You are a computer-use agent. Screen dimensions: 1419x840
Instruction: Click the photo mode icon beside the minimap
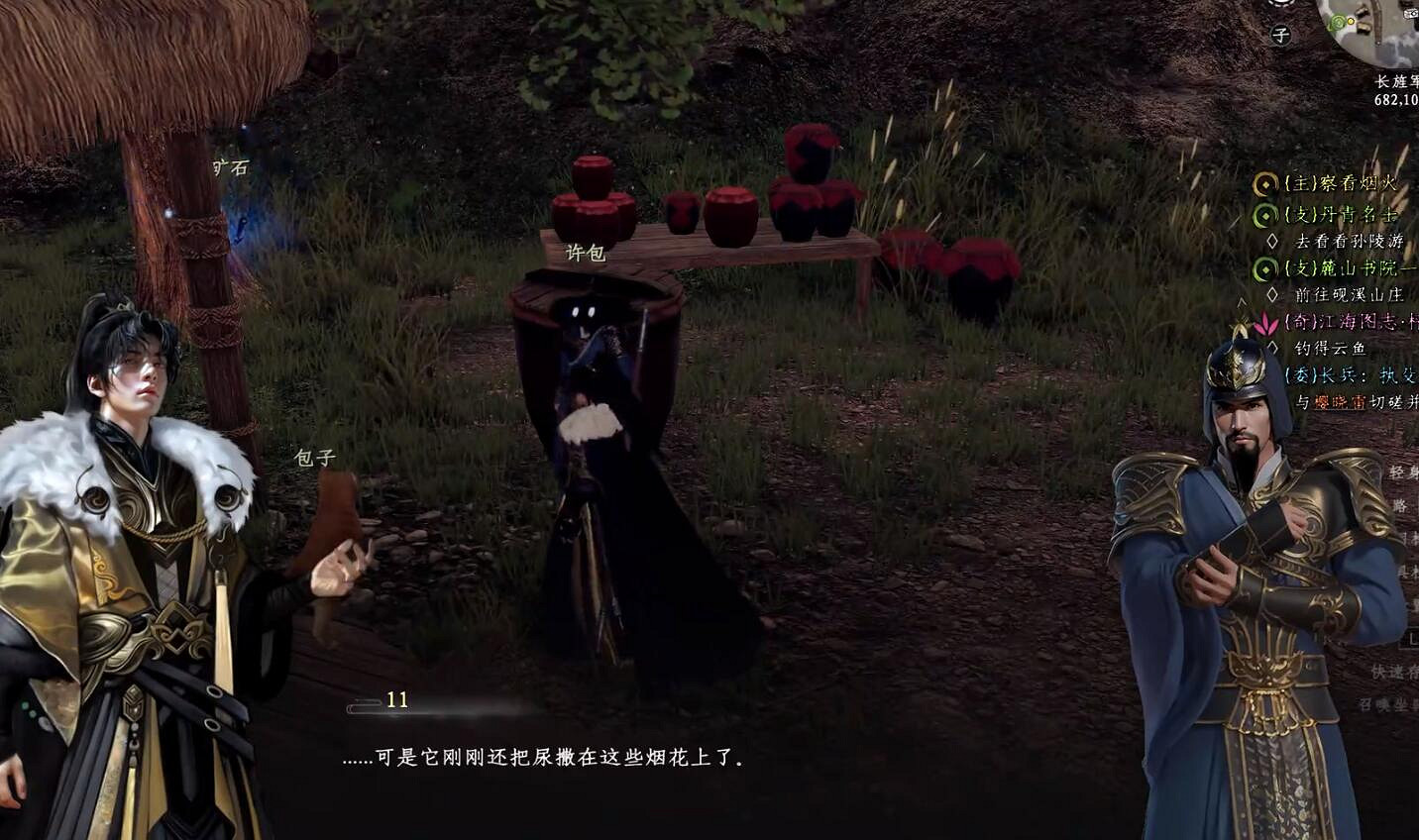pos(1411,14)
